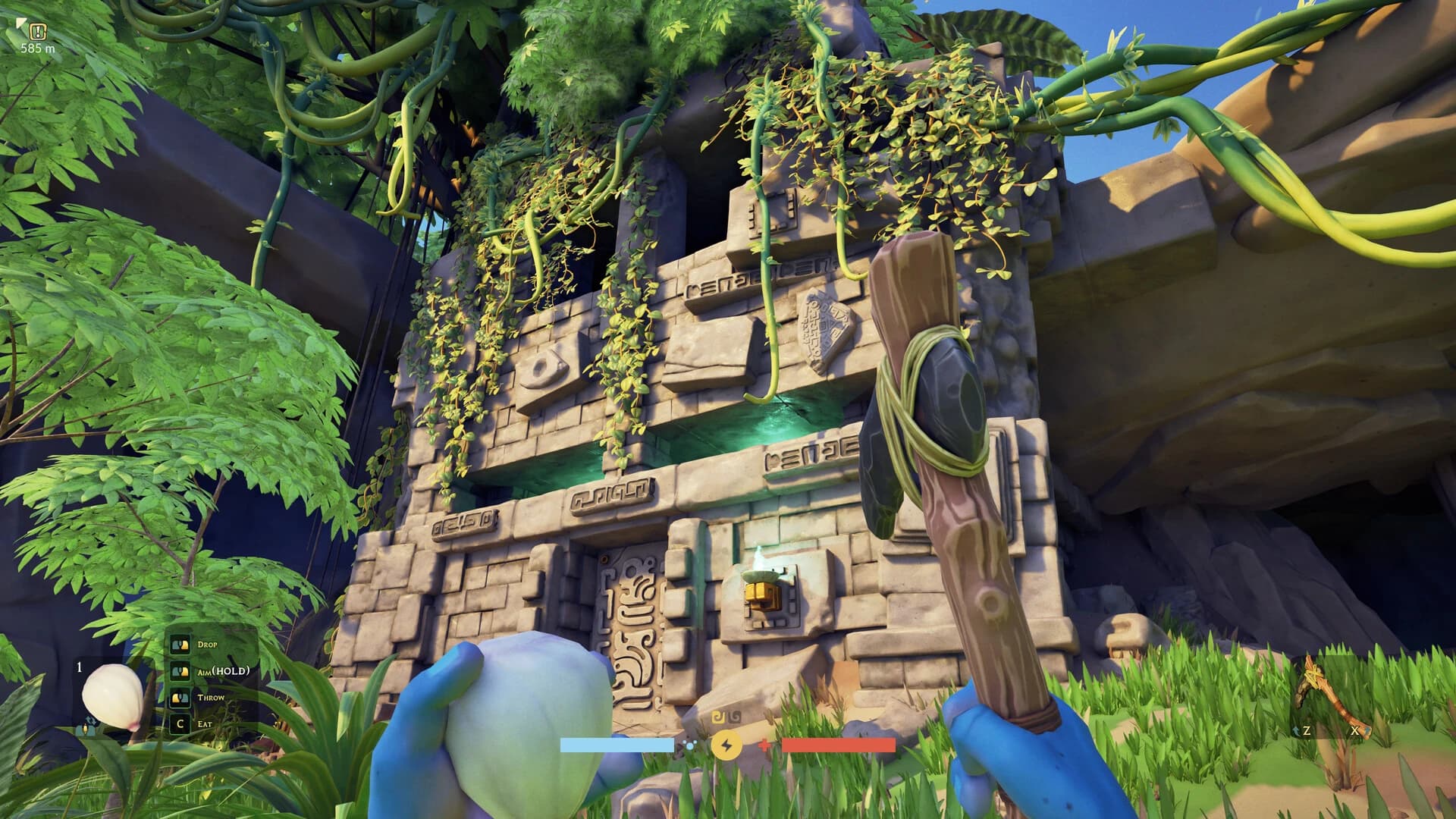Click the yellow lightning energy icon
1456x819 pixels.
pos(726,746)
